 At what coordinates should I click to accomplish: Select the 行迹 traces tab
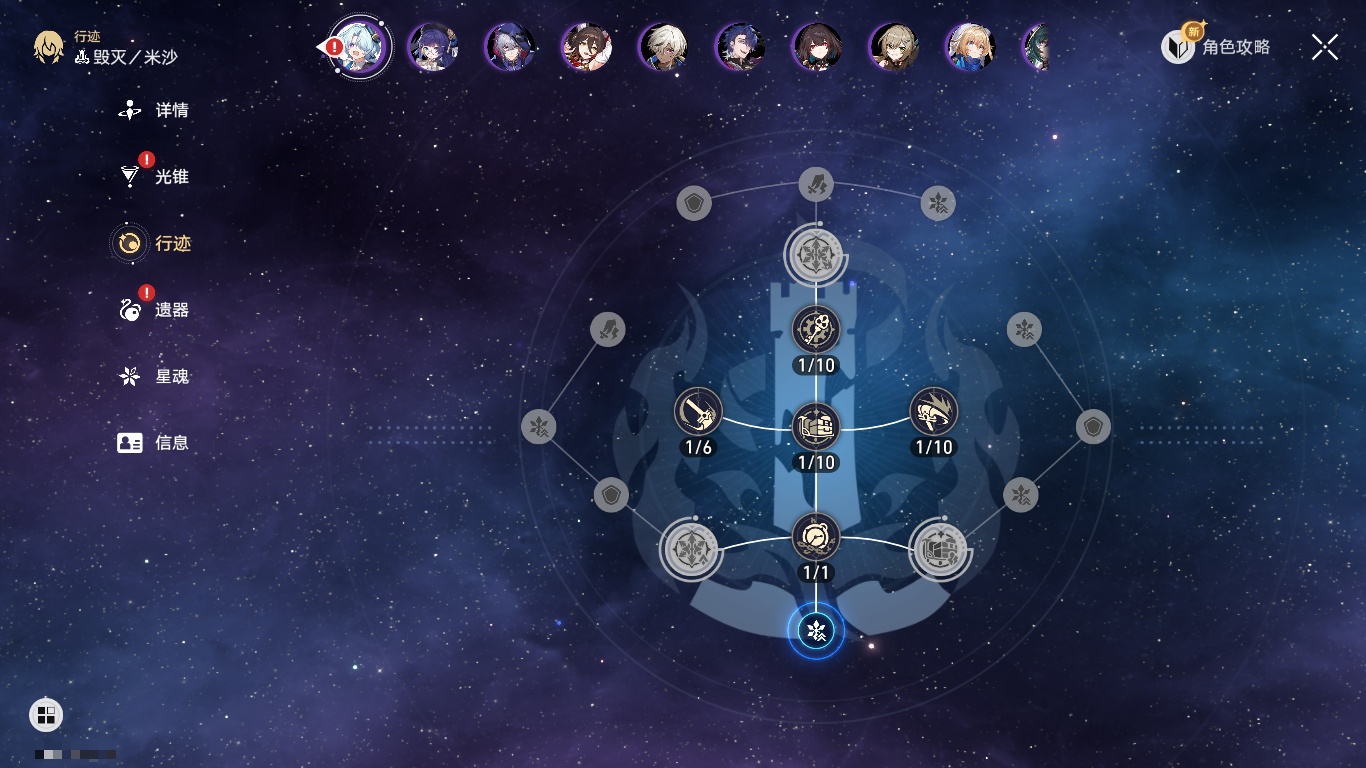[155, 243]
